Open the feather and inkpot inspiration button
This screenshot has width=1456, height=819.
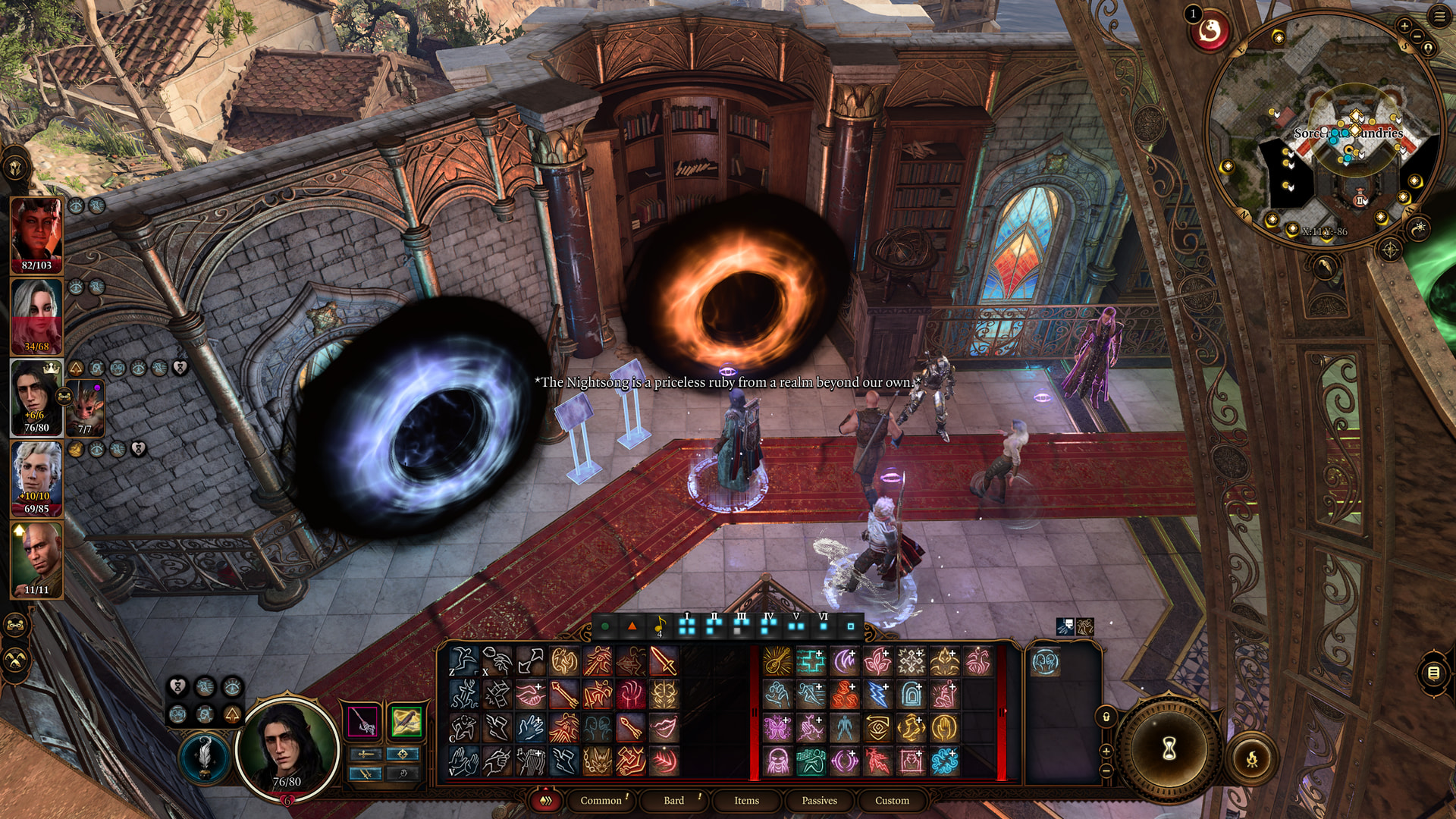204,756
